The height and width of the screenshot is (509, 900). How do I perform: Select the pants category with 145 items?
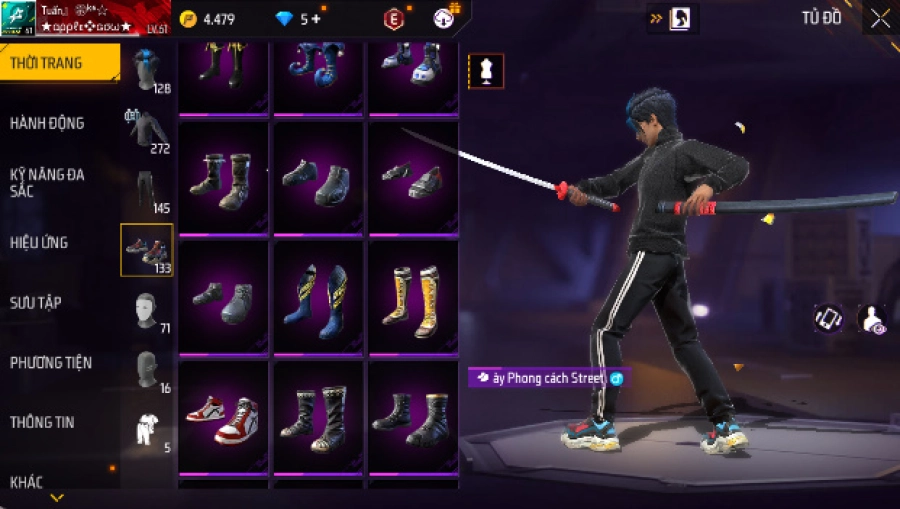[x=147, y=190]
